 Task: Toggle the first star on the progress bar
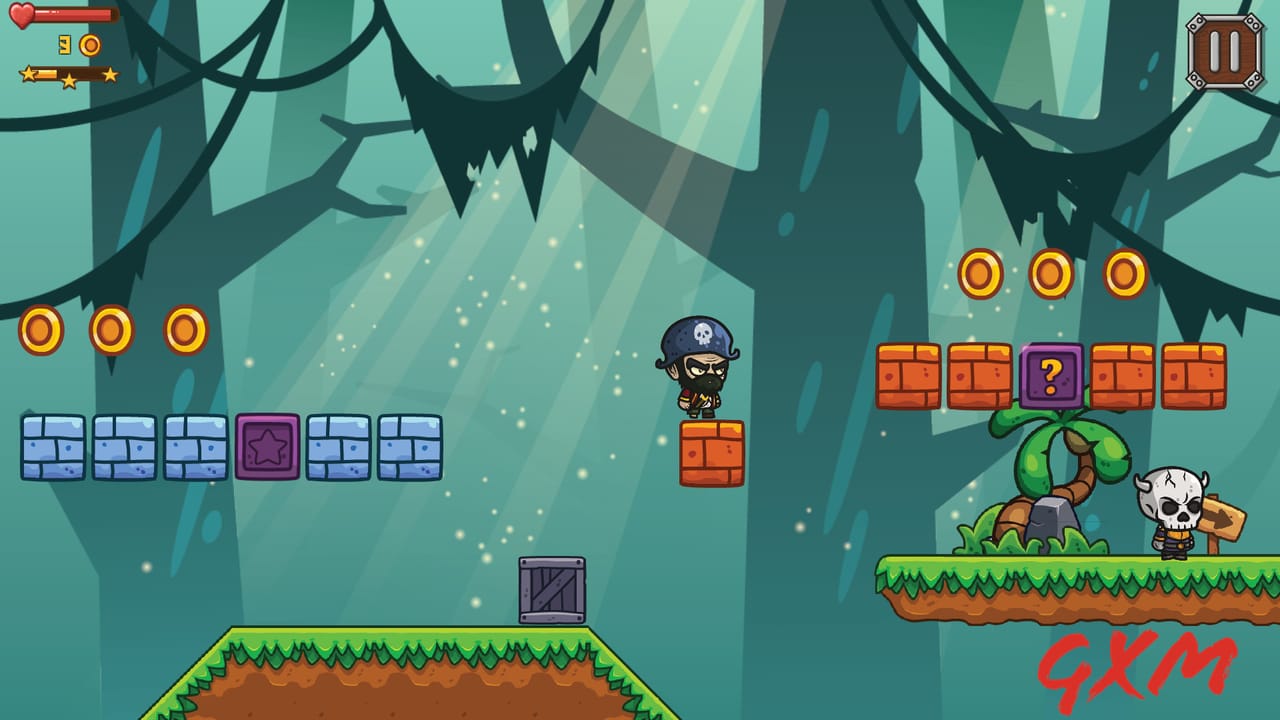tap(28, 74)
